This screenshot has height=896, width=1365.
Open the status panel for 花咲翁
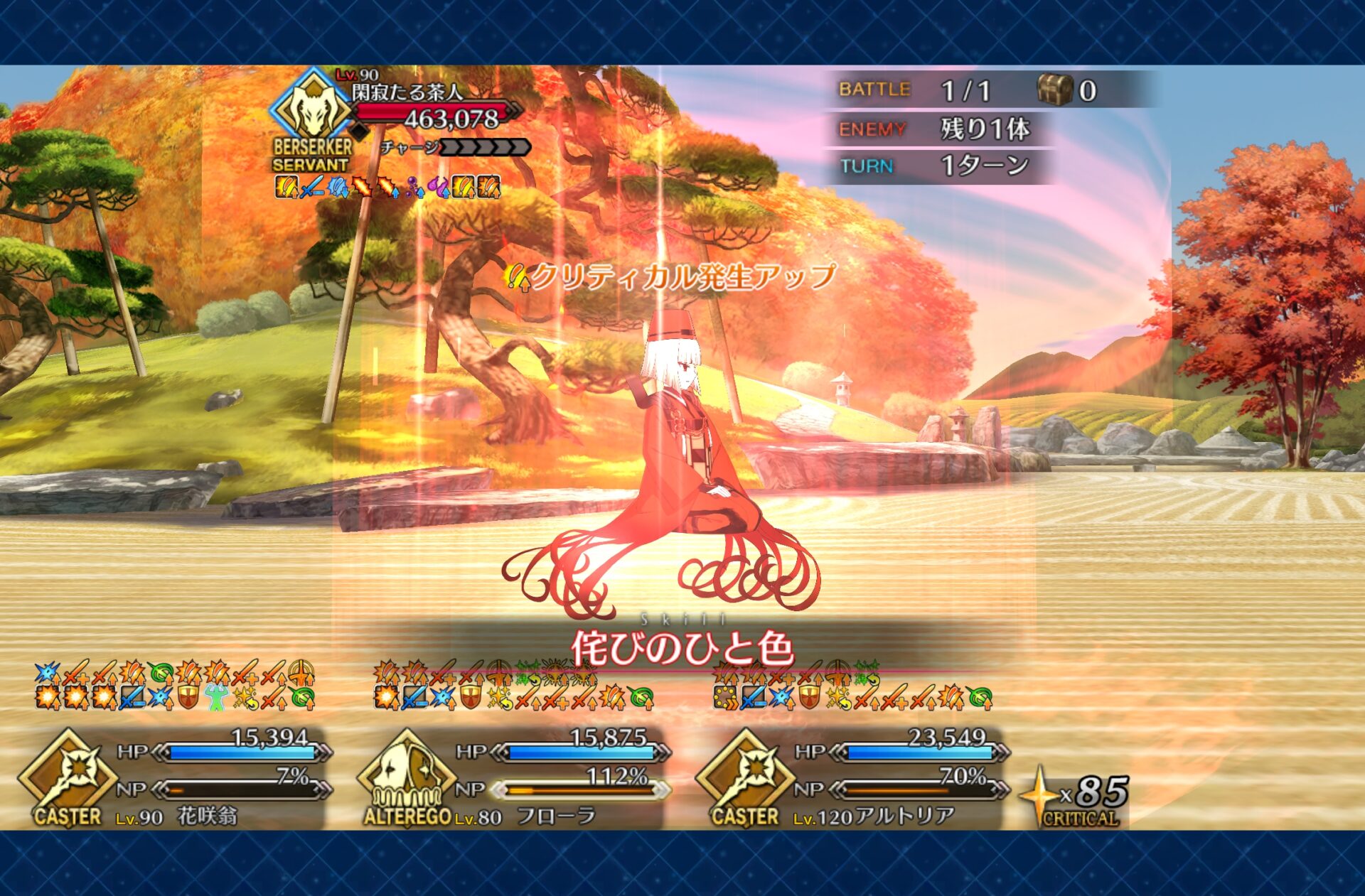point(207,816)
